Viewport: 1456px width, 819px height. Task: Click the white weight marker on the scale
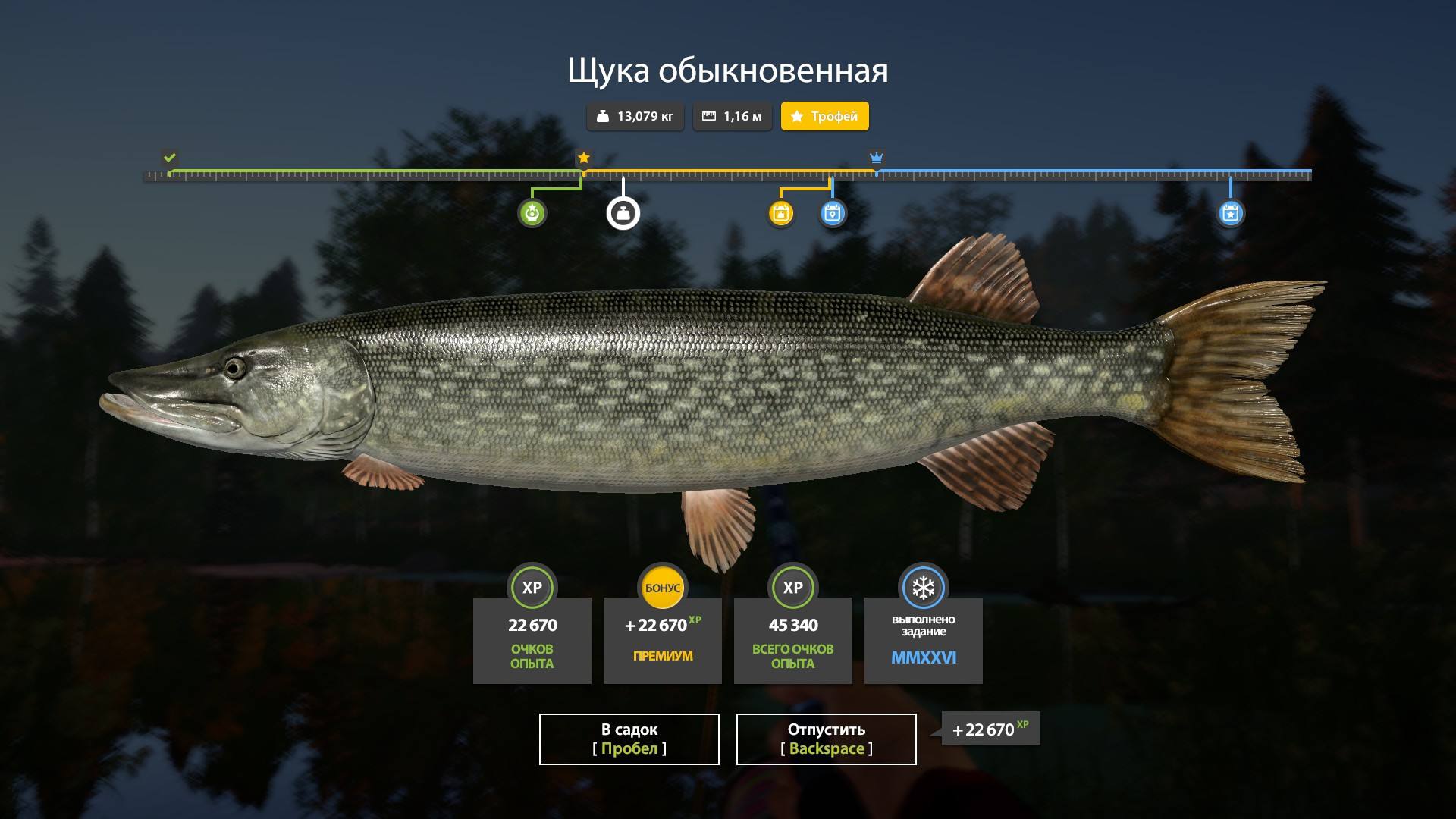[623, 213]
